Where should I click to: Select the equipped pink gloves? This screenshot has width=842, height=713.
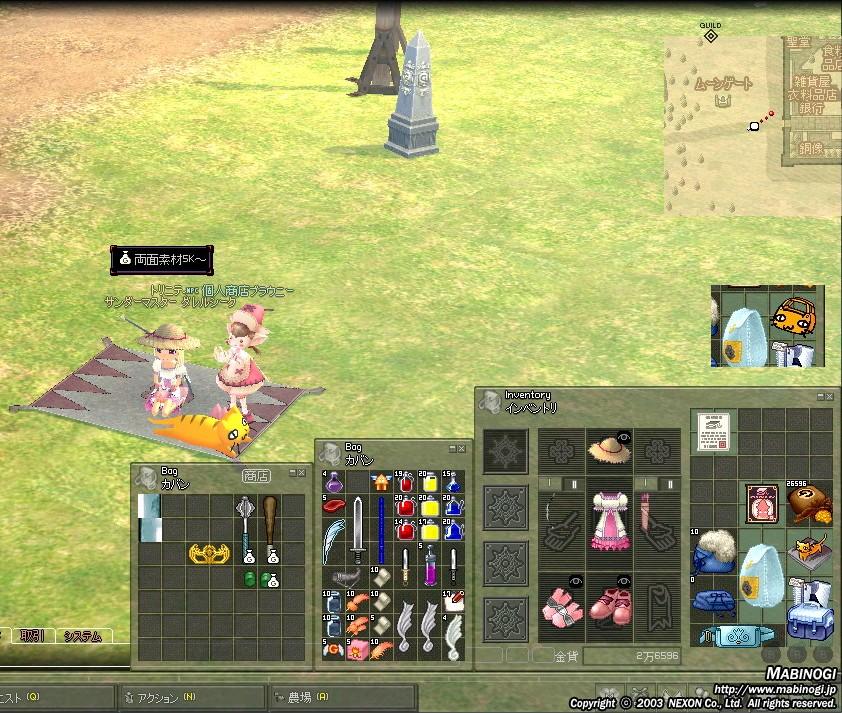pos(562,607)
